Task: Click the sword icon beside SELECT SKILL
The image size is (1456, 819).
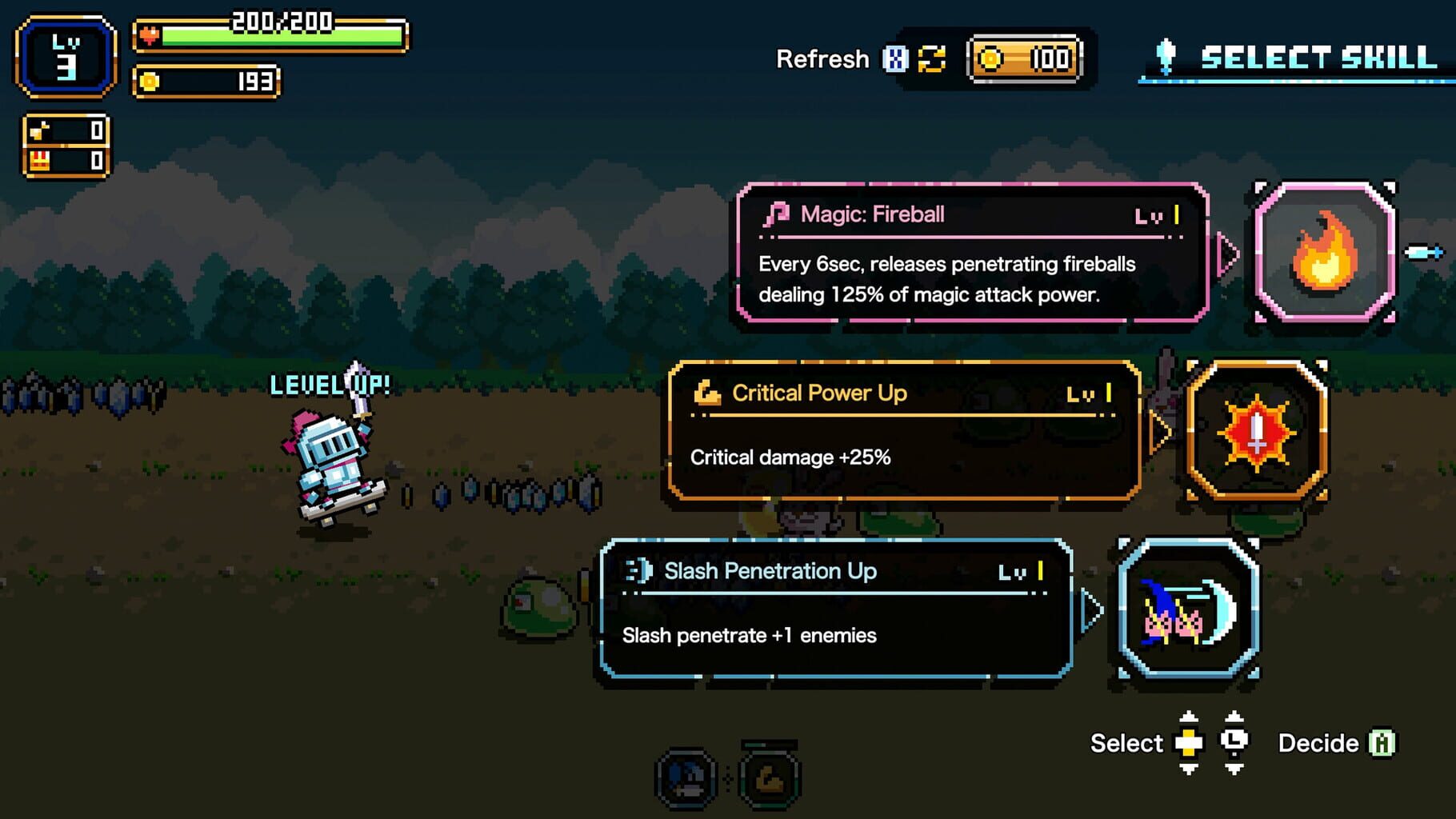Action: pyautogui.click(x=1165, y=56)
